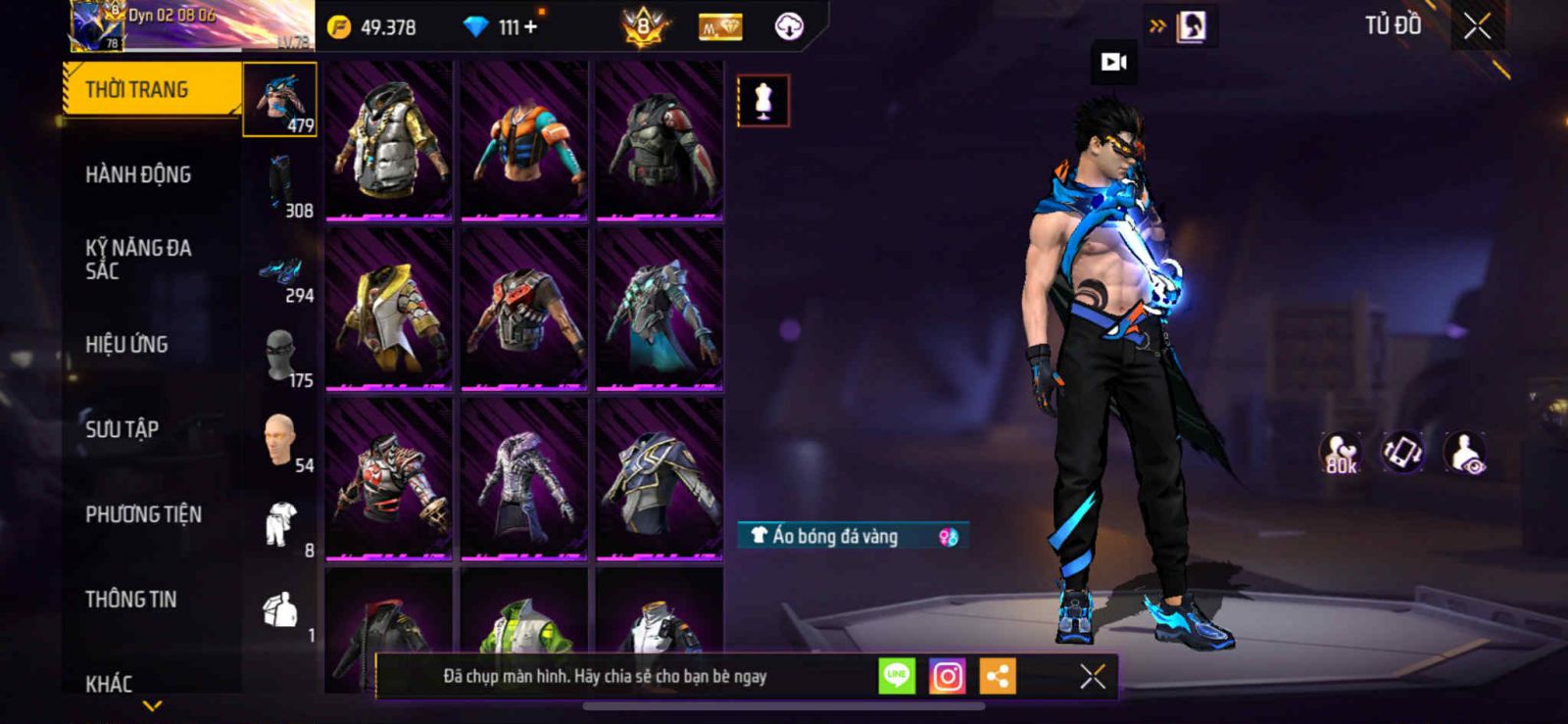The image size is (1568, 724).
Task: Add diamonds with the plus button
Action: coord(530,27)
